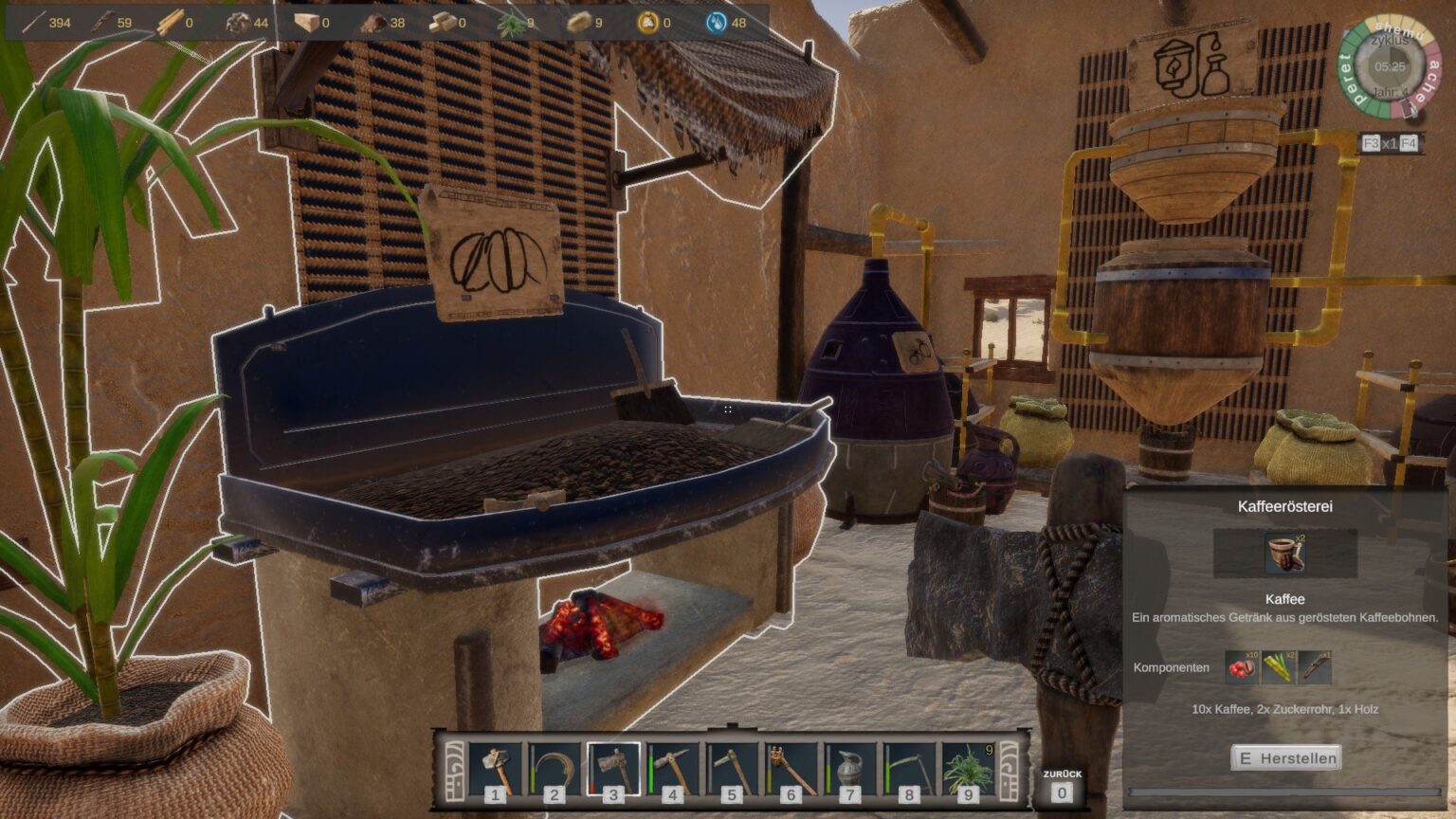Click the Zuckerrohr x2 component icon
Image resolution: width=1456 pixels, height=819 pixels.
(1277, 668)
